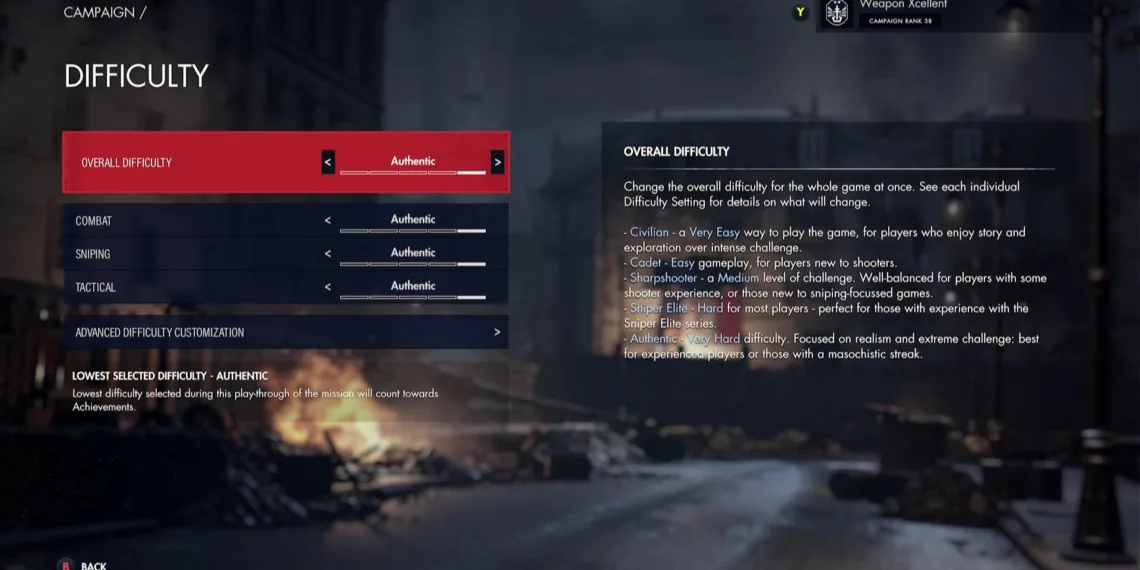Lower the Combat difficulty with its left arrow
1140x570 pixels.
[327, 220]
